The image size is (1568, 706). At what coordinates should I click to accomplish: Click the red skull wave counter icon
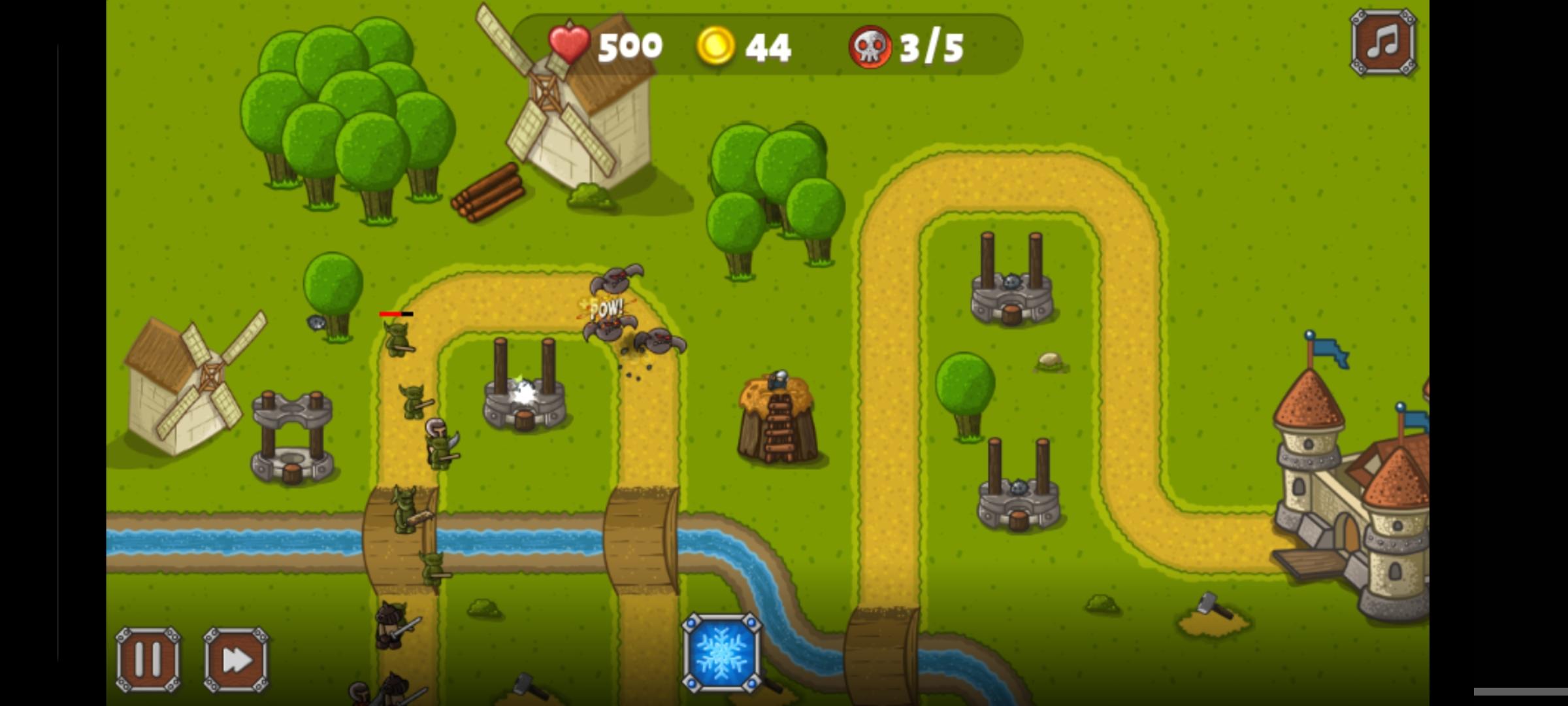tap(871, 46)
